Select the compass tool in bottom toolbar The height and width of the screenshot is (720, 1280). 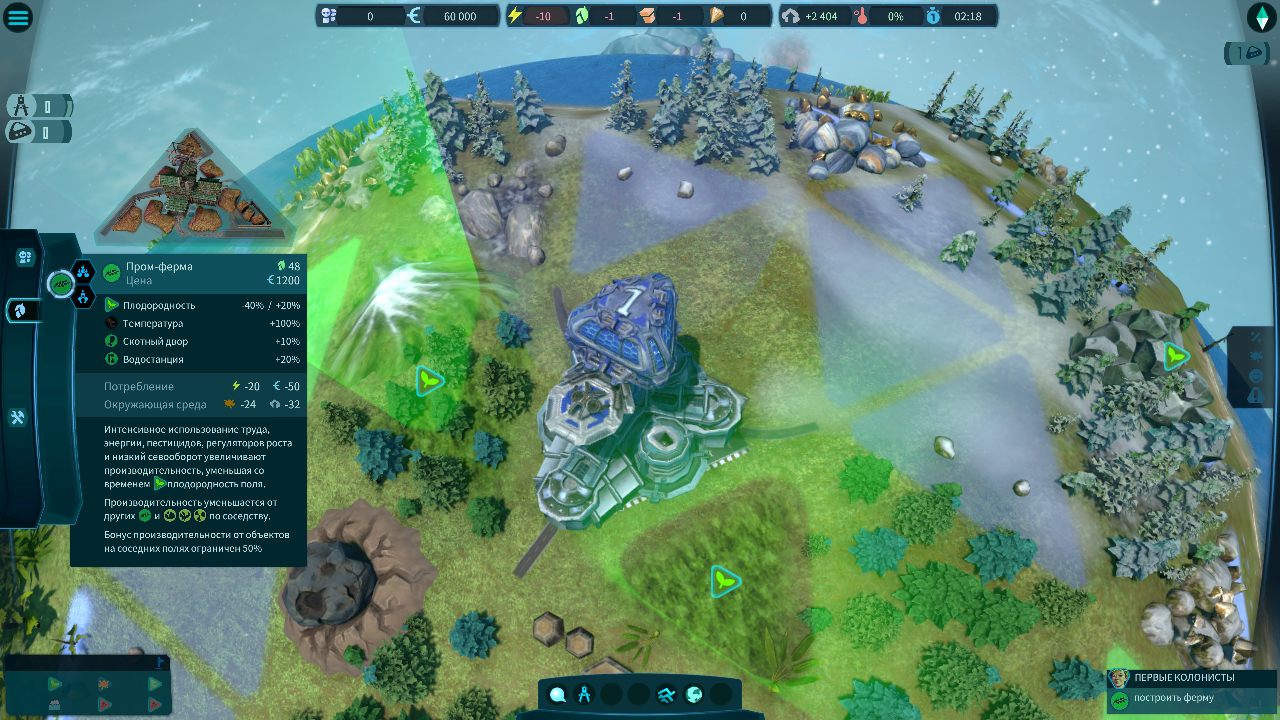tap(585, 694)
